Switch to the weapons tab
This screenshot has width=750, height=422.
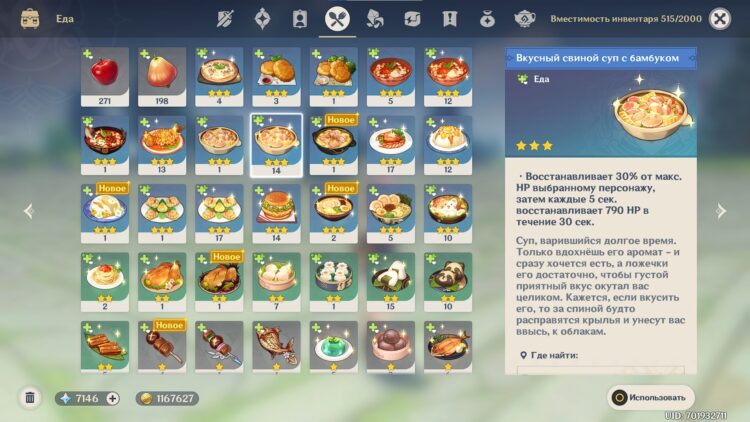click(226, 18)
